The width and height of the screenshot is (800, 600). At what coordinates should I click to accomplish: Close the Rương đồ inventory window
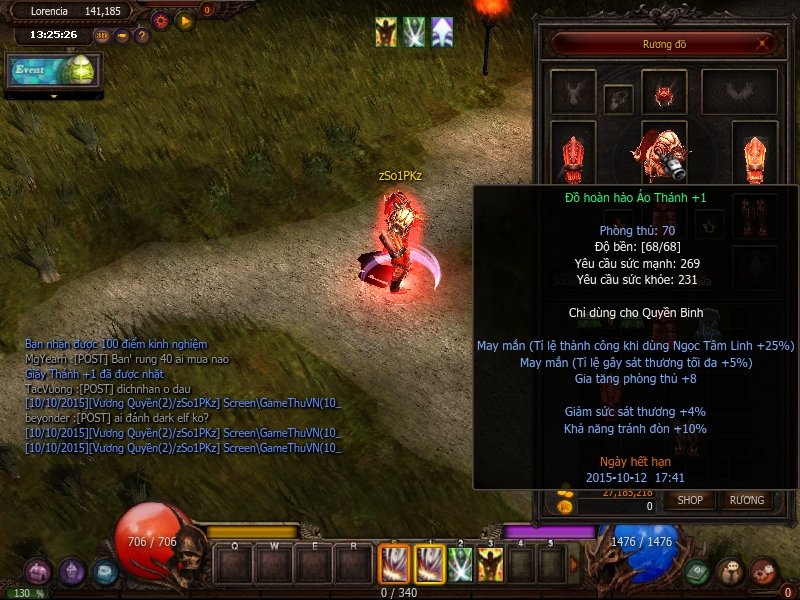pos(764,44)
